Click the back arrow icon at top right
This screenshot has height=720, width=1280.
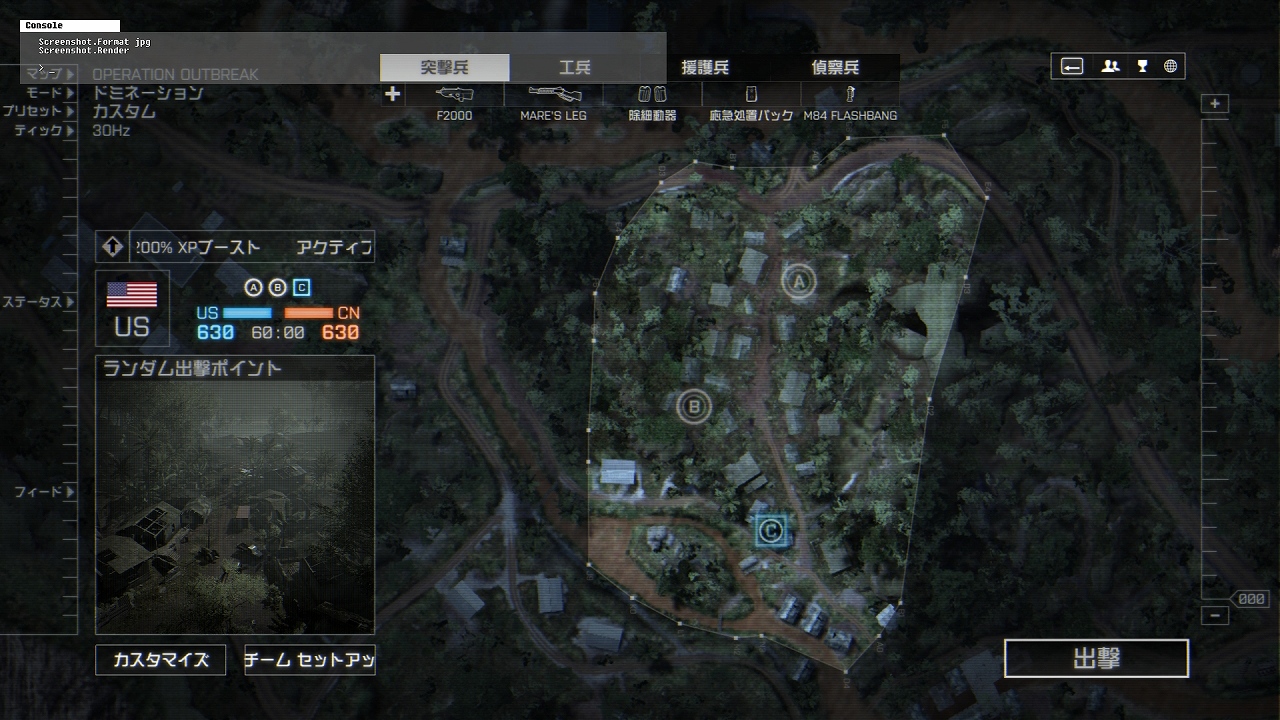[x=1072, y=67]
